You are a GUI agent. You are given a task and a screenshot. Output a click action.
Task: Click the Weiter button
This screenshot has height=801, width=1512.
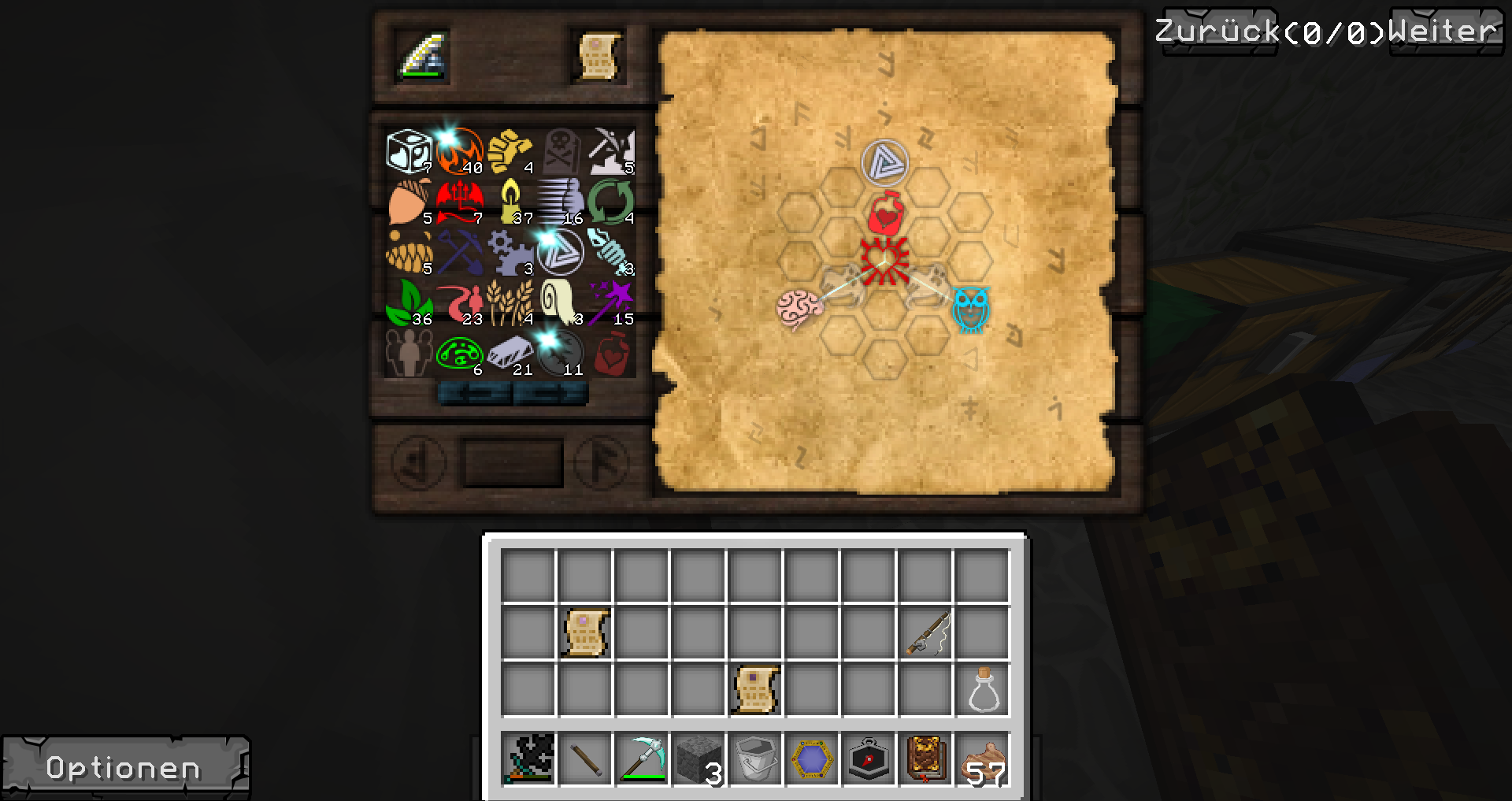pyautogui.click(x=1443, y=32)
